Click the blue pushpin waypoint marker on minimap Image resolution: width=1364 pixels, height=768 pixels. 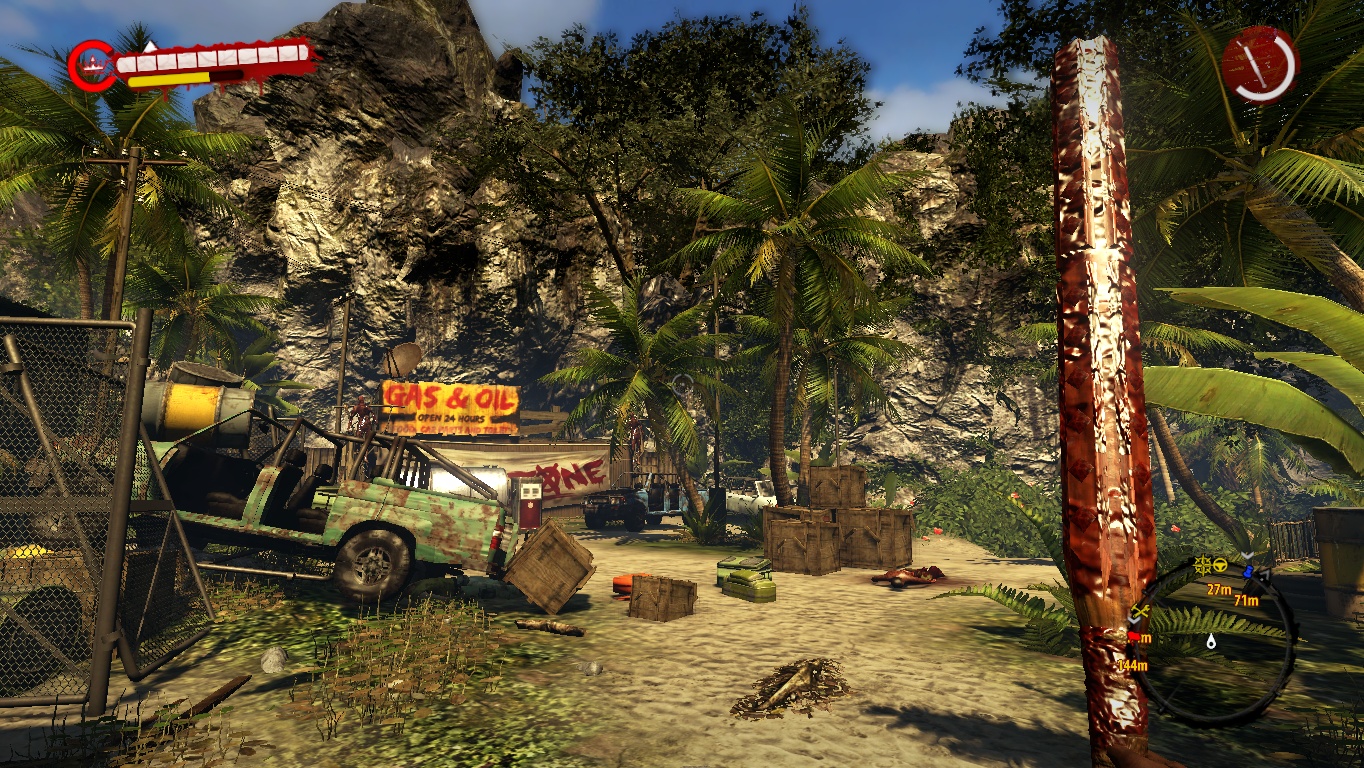point(1249,570)
